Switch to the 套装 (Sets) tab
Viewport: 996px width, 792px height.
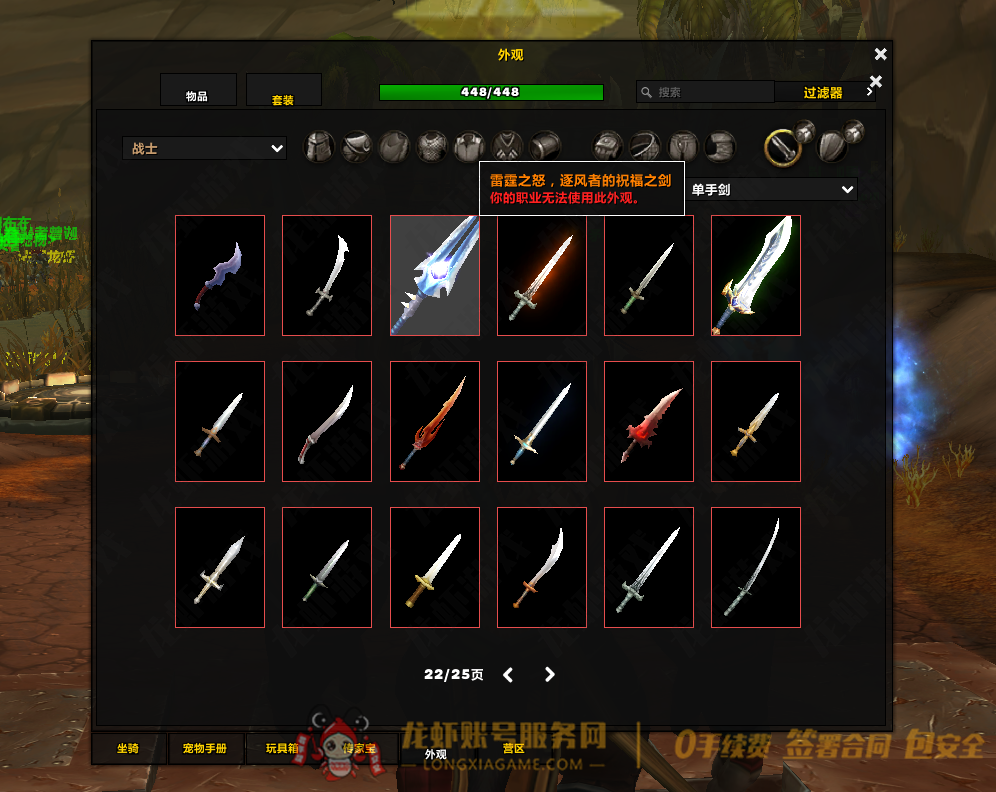click(x=283, y=91)
